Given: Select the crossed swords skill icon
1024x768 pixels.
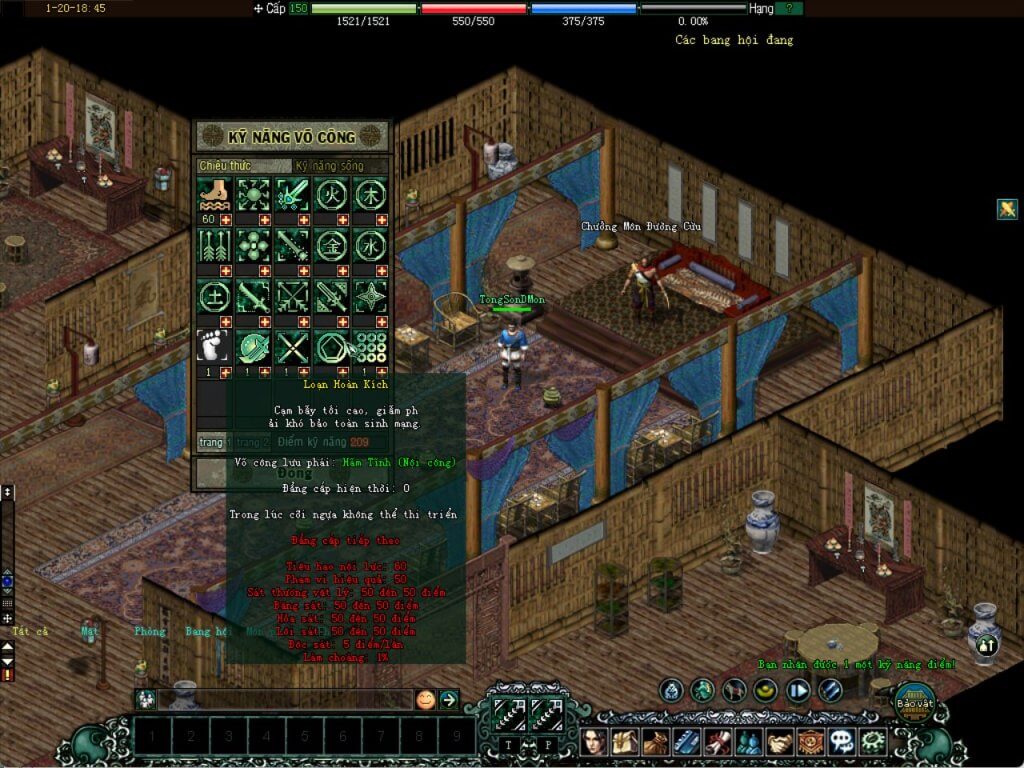Looking at the screenshot, I should point(292,347).
